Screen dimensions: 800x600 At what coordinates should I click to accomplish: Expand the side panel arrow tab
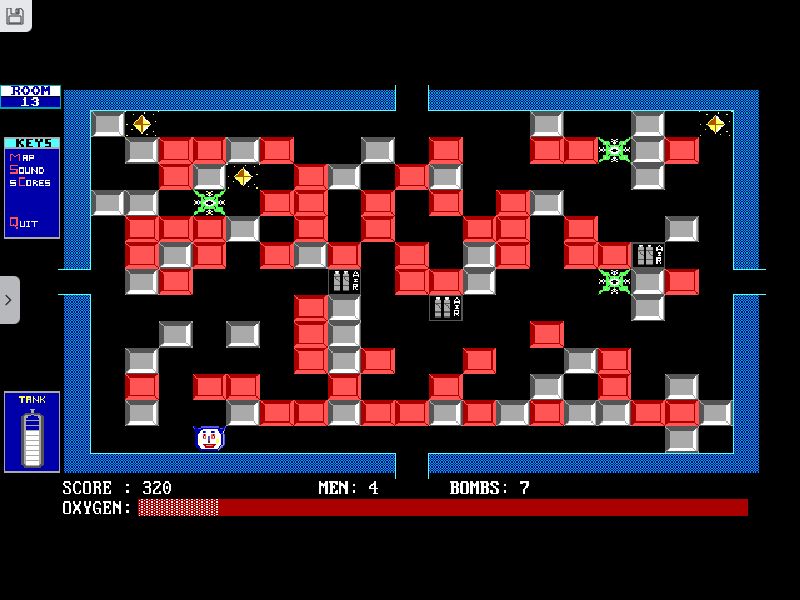(x=9, y=300)
